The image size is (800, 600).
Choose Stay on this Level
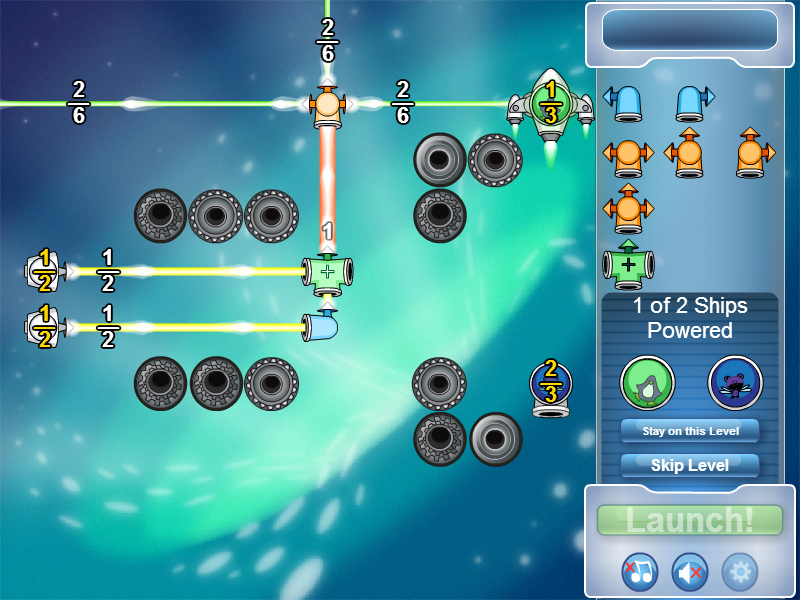pyautogui.click(x=690, y=430)
